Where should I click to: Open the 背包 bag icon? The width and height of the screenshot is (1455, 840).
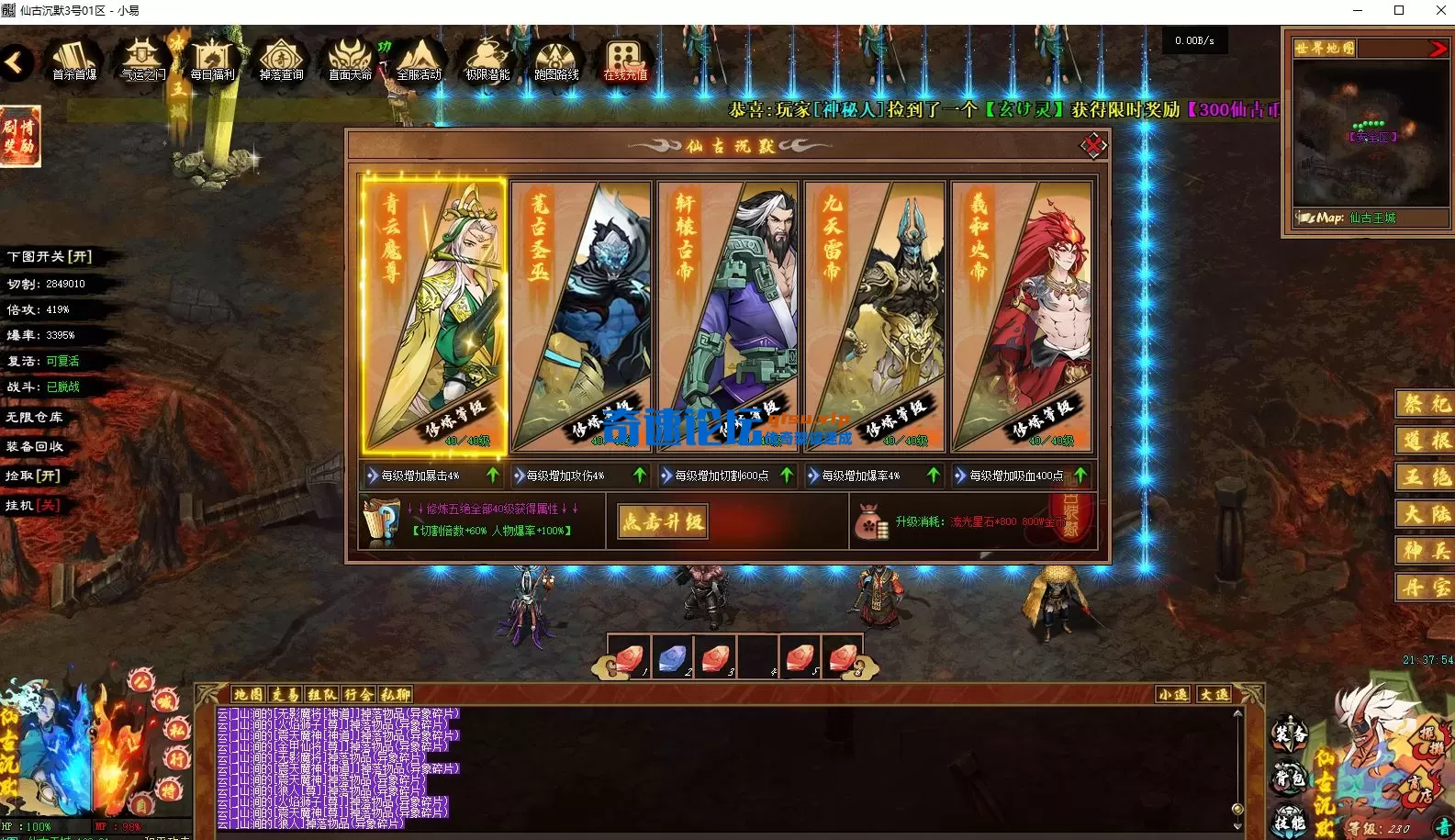pos(1289,779)
